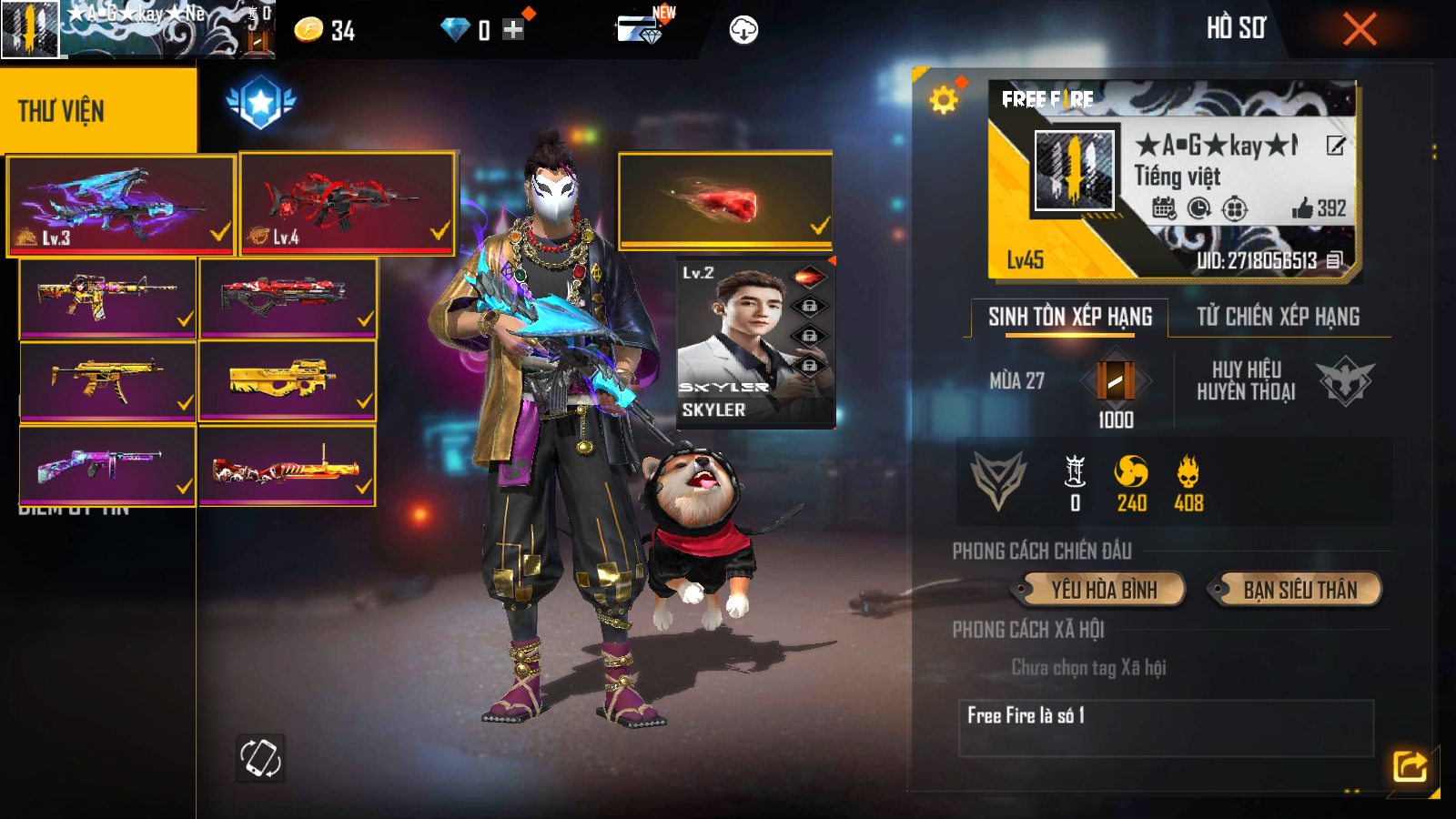The image size is (1456, 819).
Task: Click the yellow gear settings icon
Action: point(944,99)
